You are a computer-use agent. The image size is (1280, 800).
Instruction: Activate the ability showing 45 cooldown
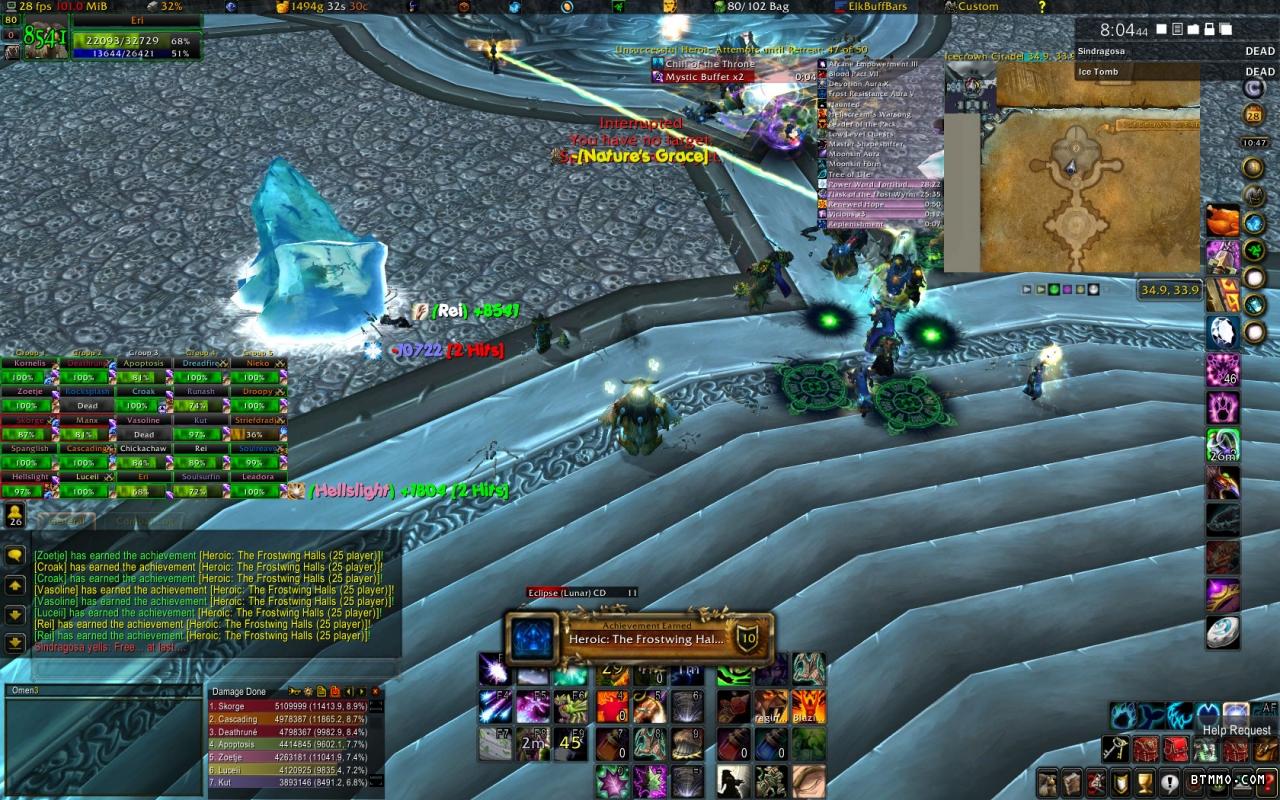(x=570, y=742)
